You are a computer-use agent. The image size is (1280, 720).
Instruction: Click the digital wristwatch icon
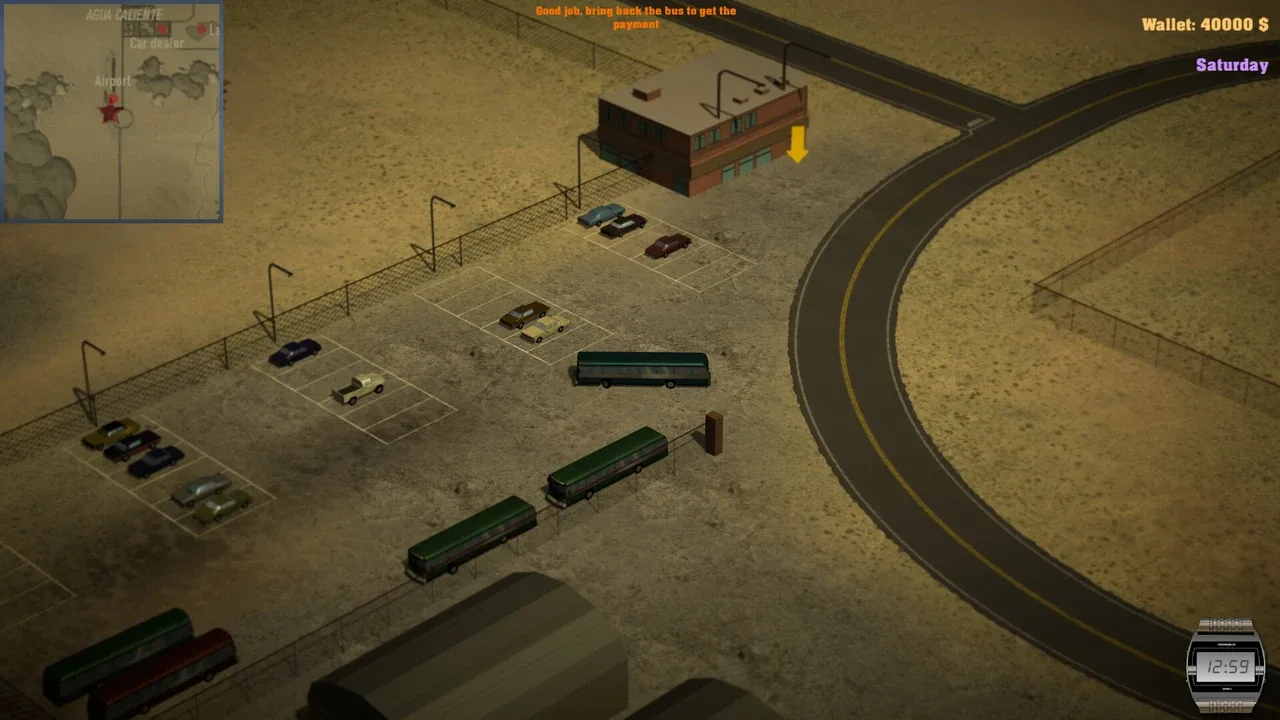(1224, 665)
